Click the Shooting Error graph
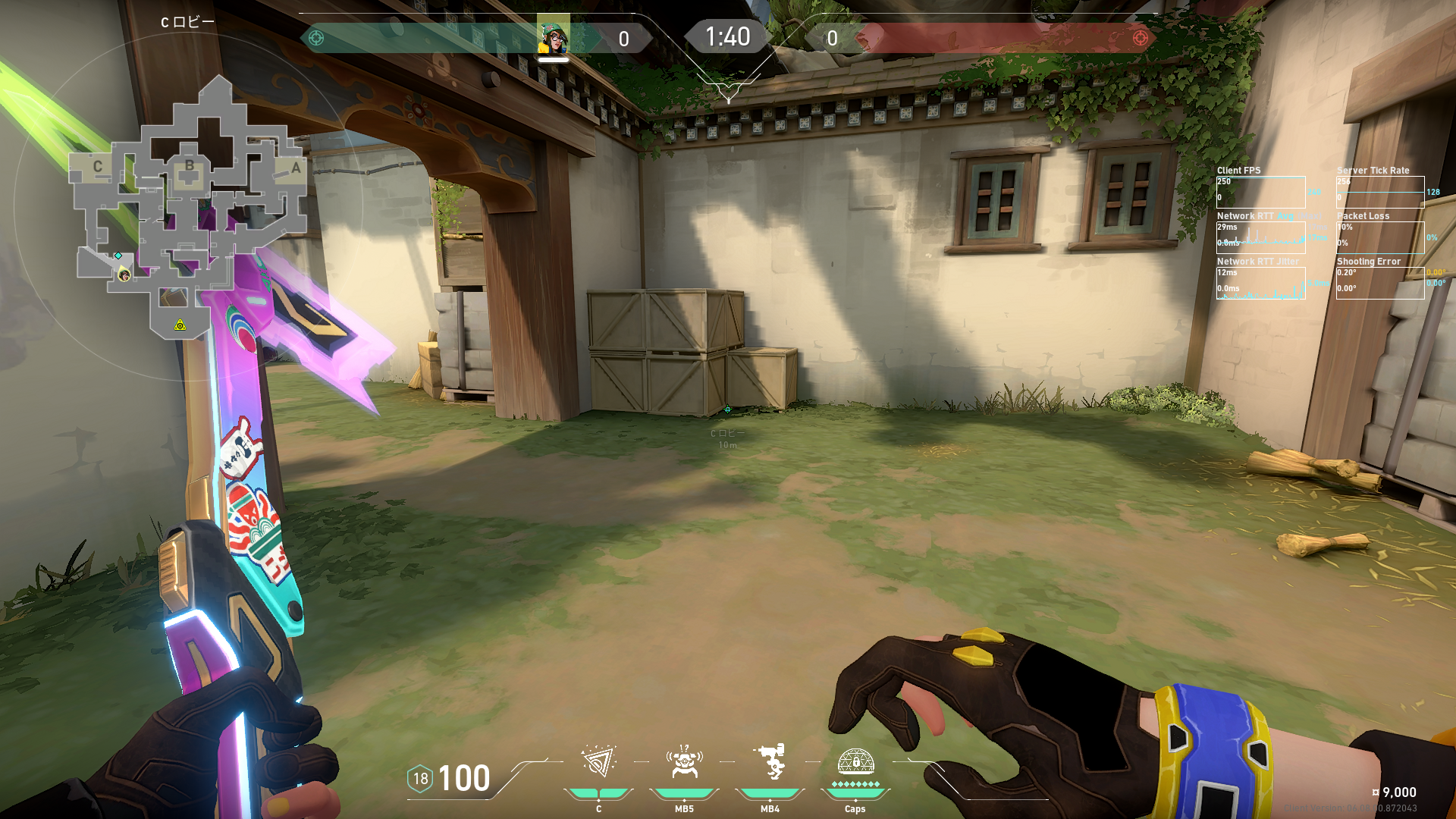 [x=1379, y=283]
